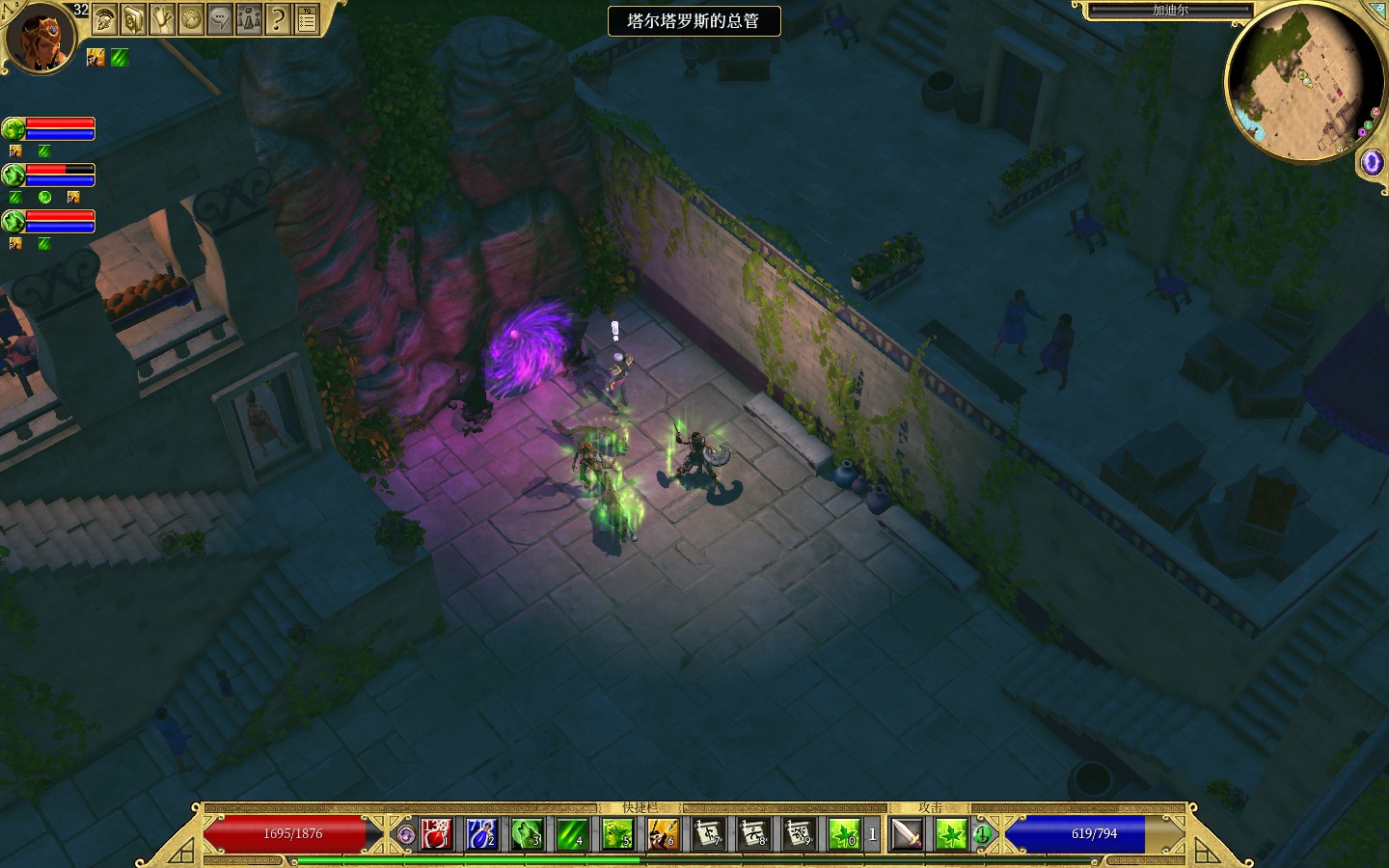Screen dimensions: 1389x868
Task: Open the chat speech bubble button
Action: pyautogui.click(x=220, y=18)
